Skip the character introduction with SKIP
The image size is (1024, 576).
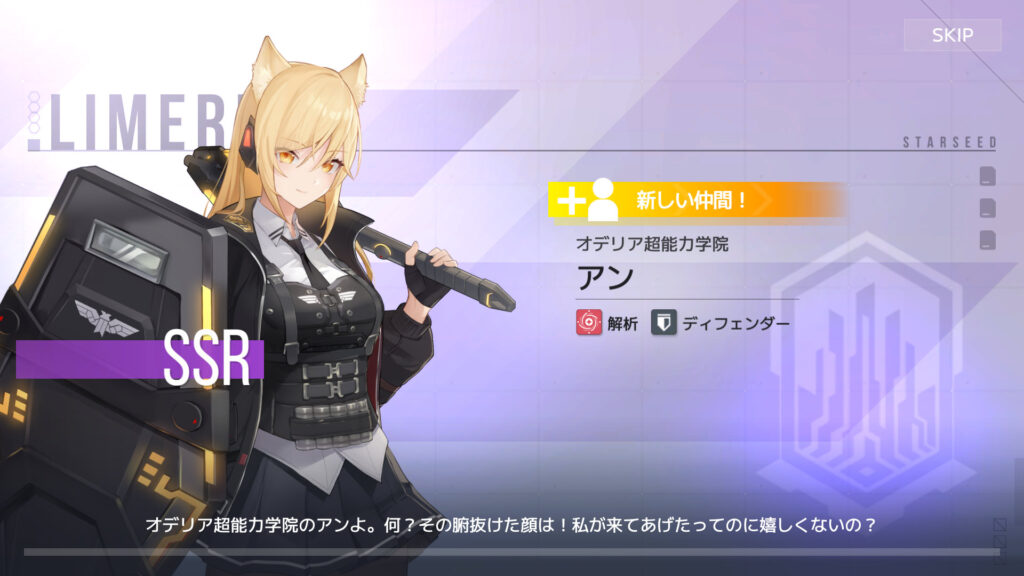point(952,36)
